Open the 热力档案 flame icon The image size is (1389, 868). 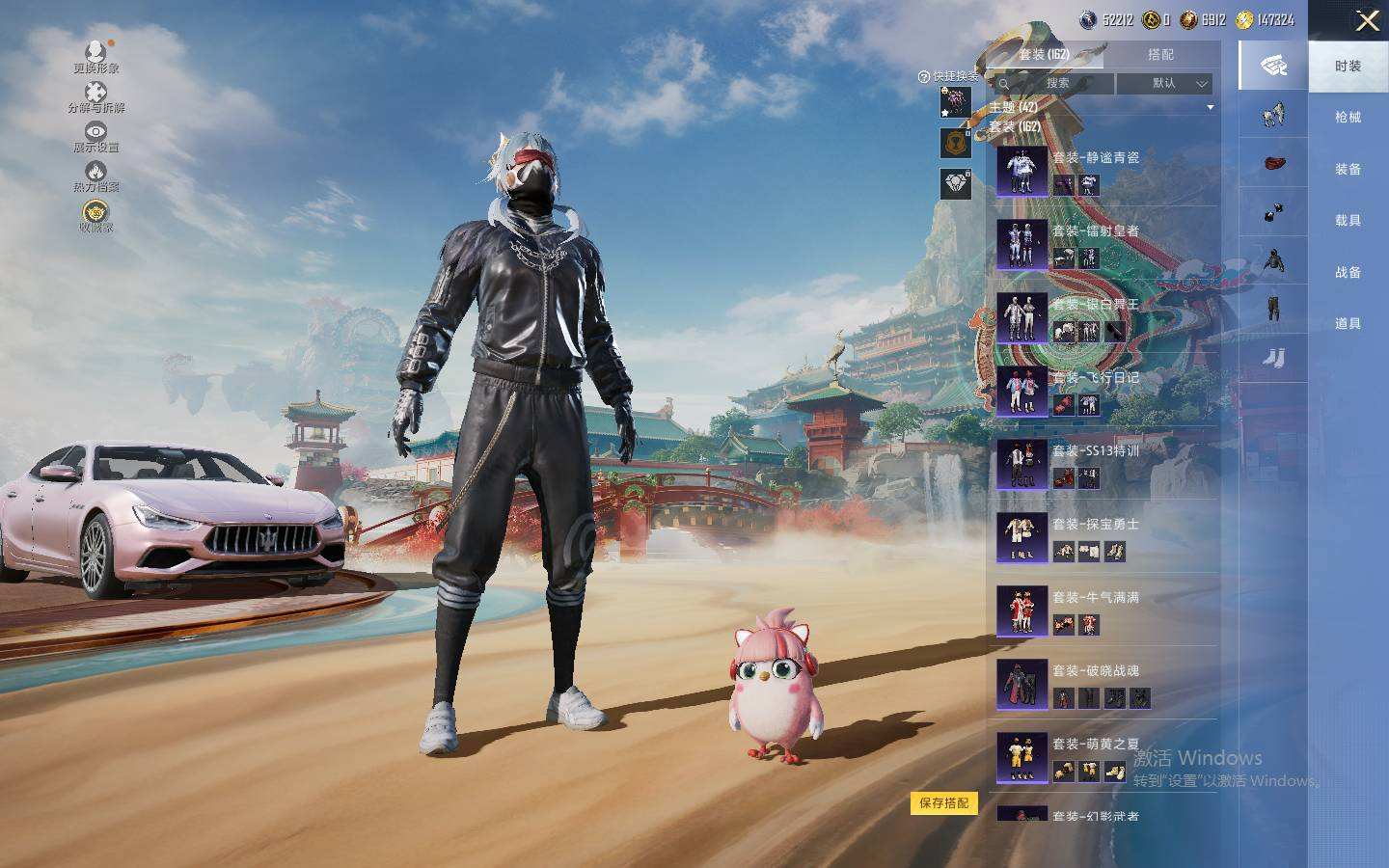click(95, 176)
